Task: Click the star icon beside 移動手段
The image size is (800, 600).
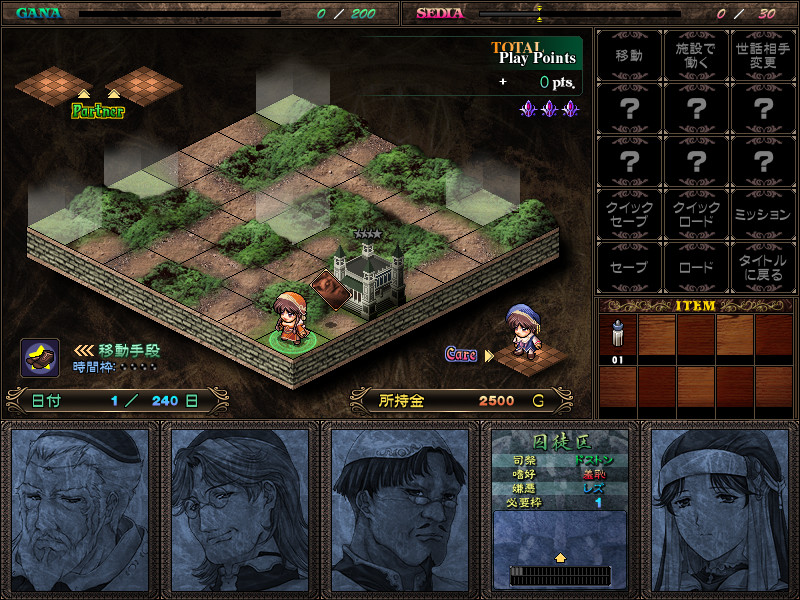Action: pos(40,357)
